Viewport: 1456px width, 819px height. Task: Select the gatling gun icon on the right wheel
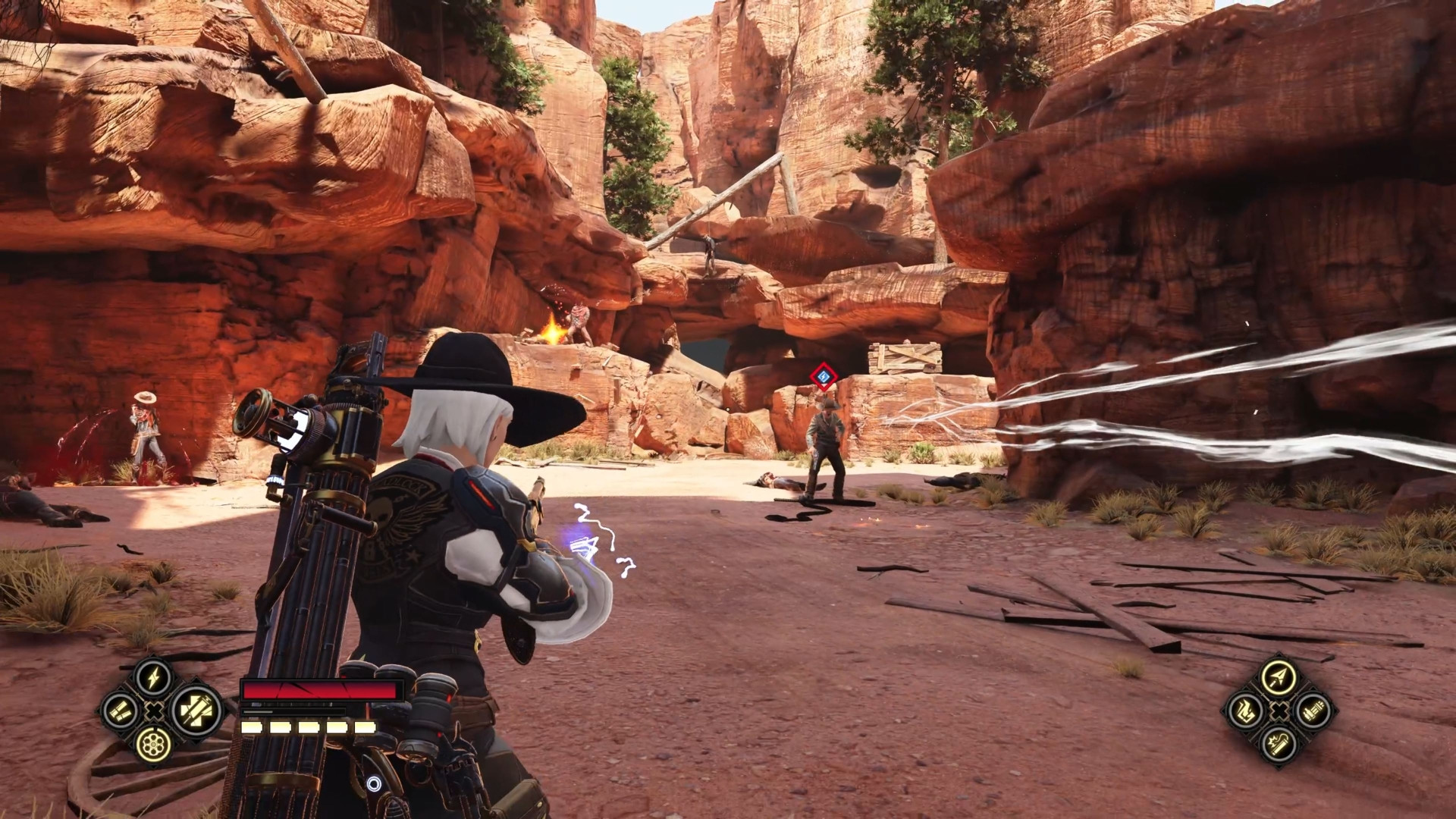1313,711
